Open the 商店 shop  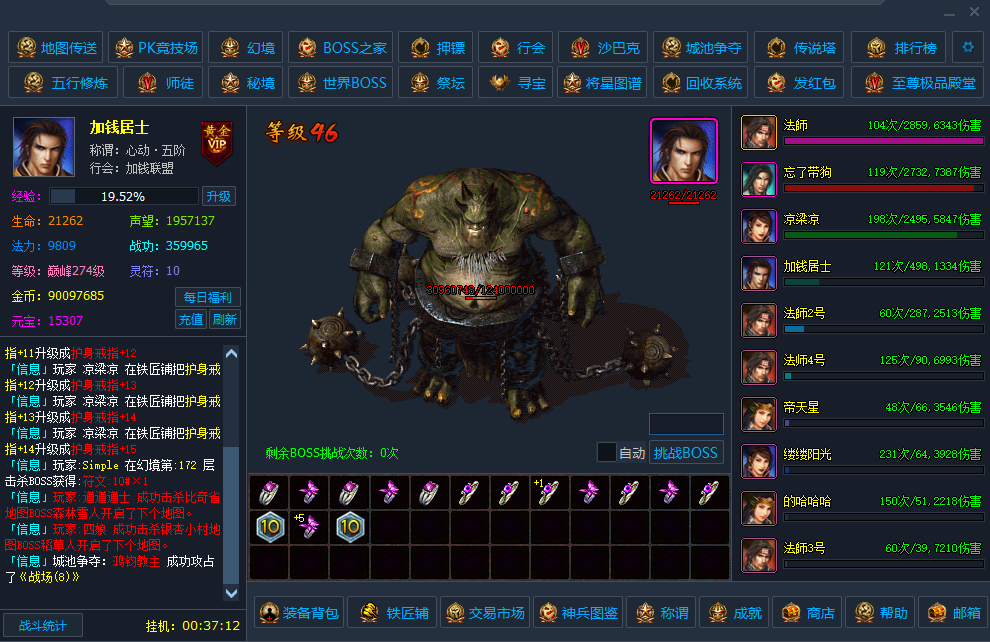(x=807, y=612)
